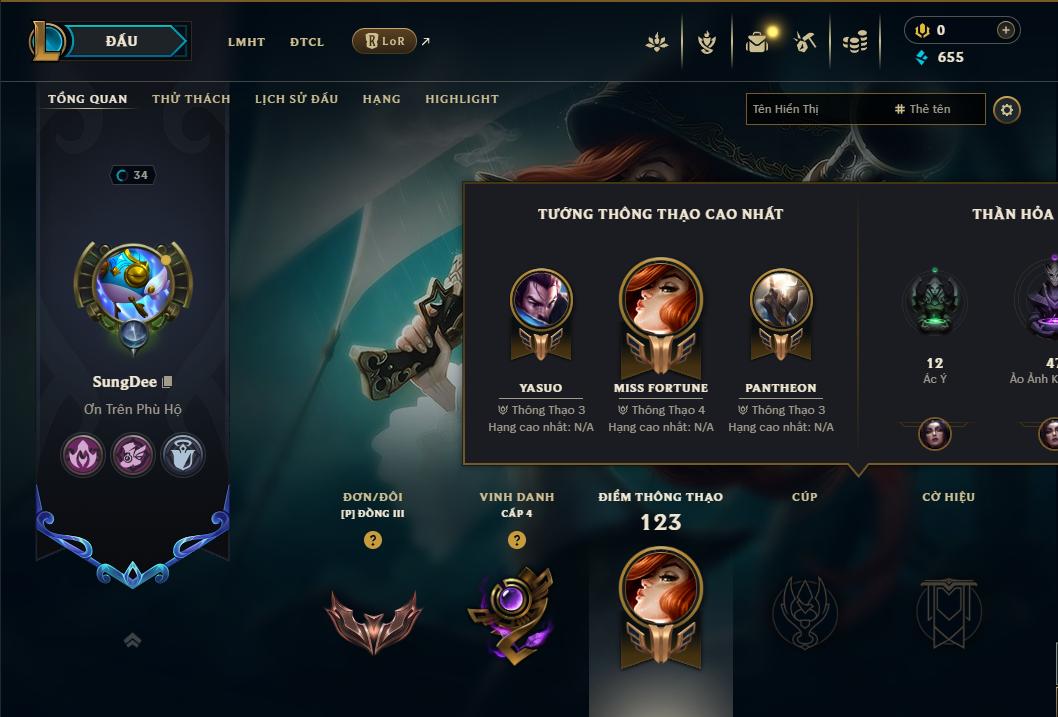Launch the LoR link button
Viewport: 1058px width, 717px height.
click(385, 41)
